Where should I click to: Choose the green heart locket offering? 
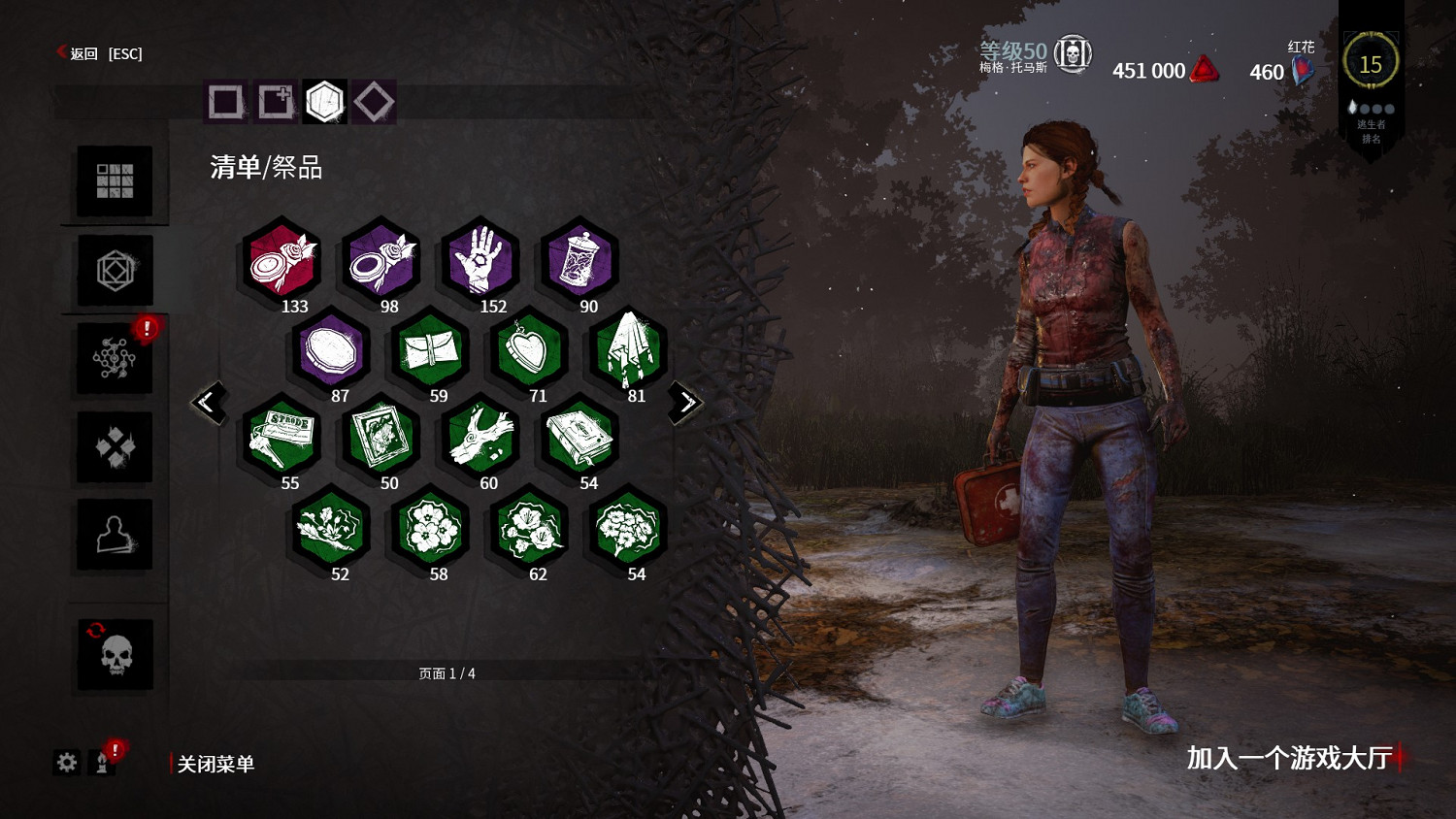[x=529, y=349]
